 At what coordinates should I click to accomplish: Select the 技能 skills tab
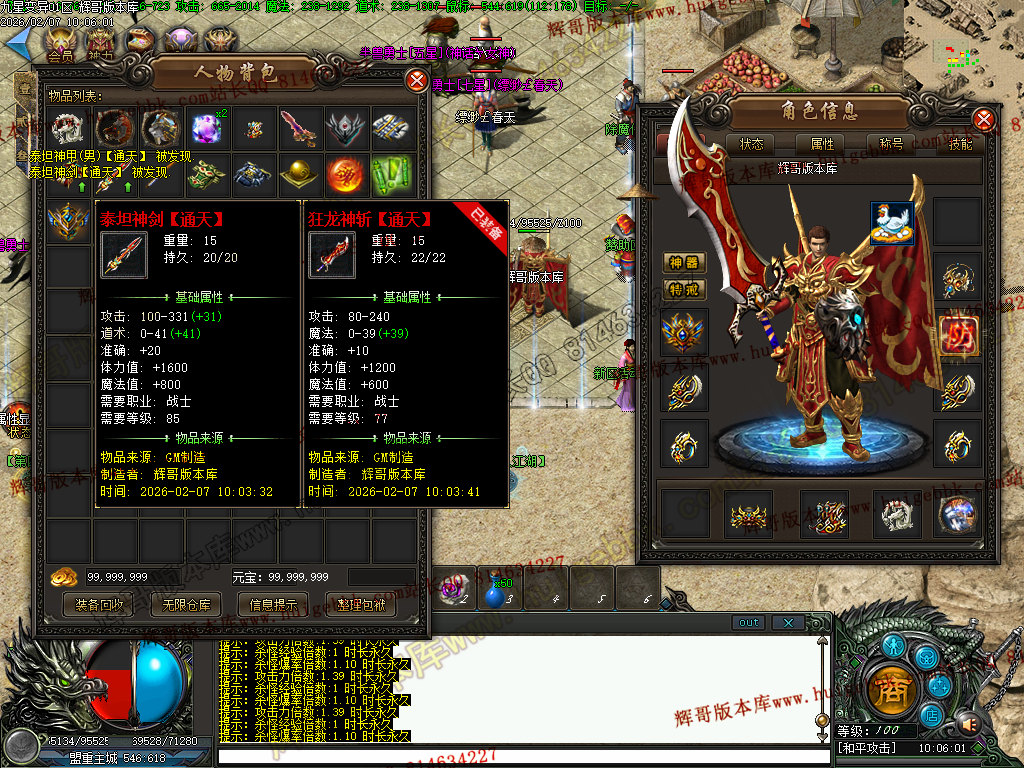[x=959, y=144]
